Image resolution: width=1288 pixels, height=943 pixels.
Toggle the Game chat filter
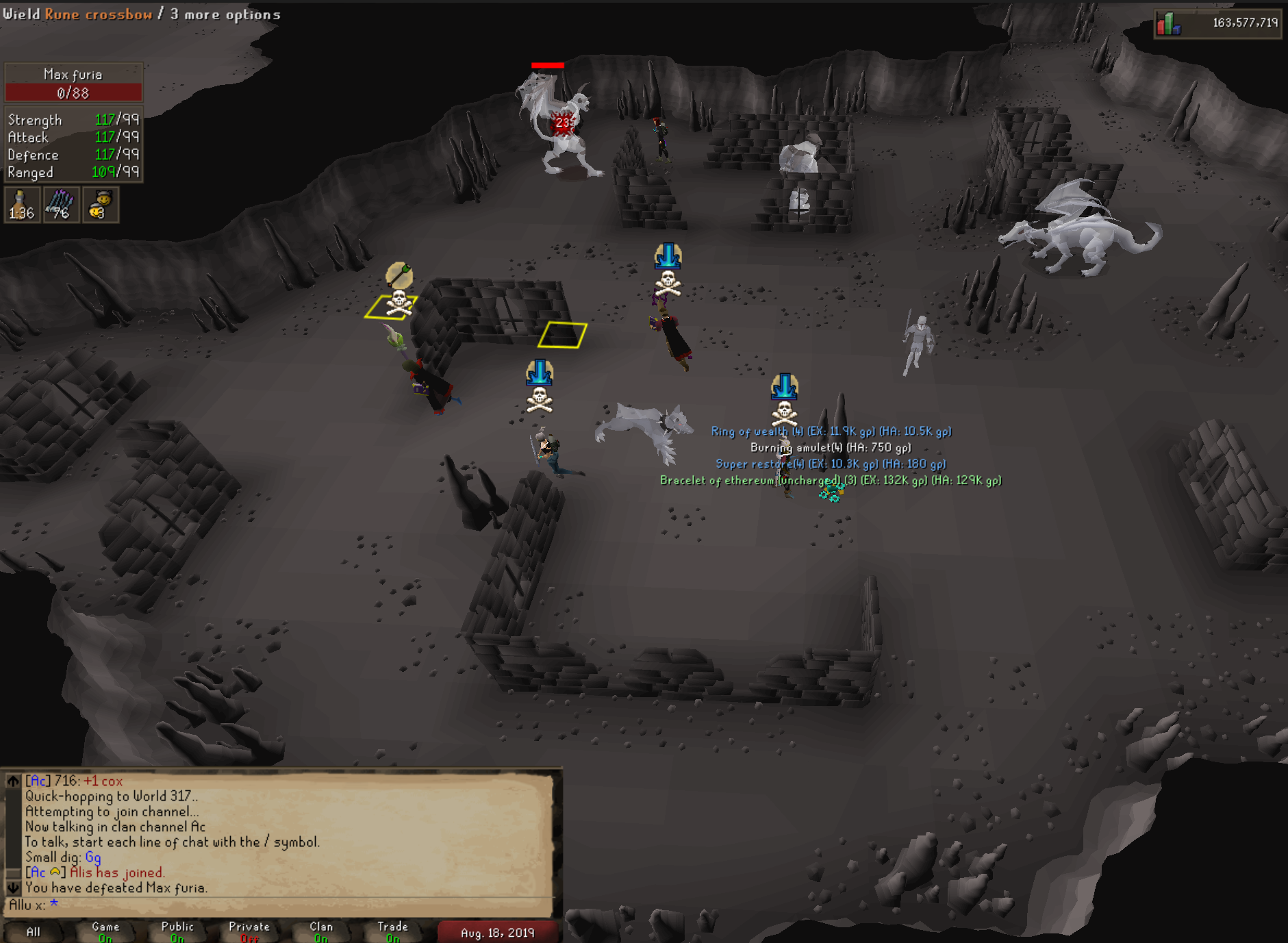[x=105, y=932]
